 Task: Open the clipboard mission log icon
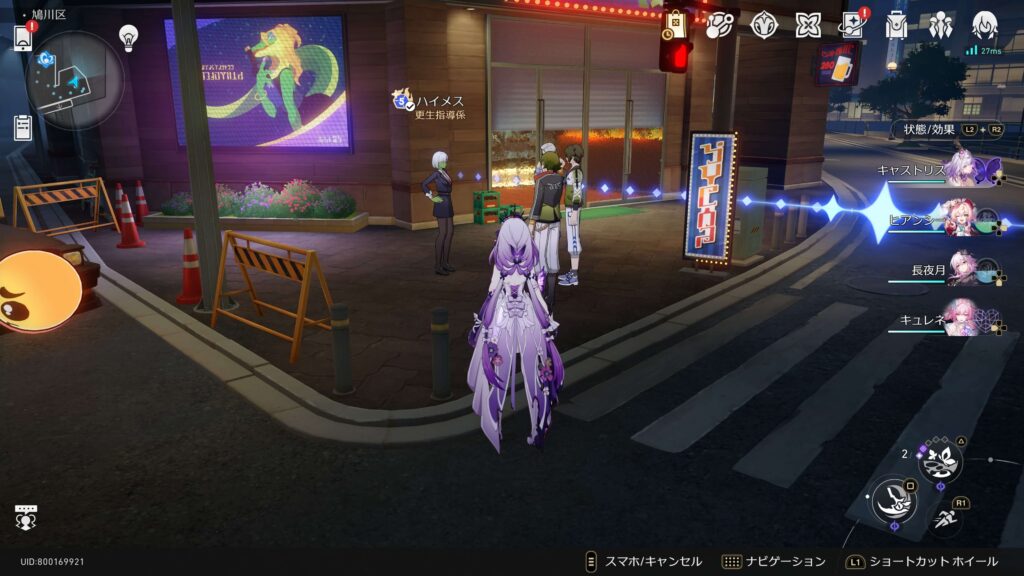[23, 127]
